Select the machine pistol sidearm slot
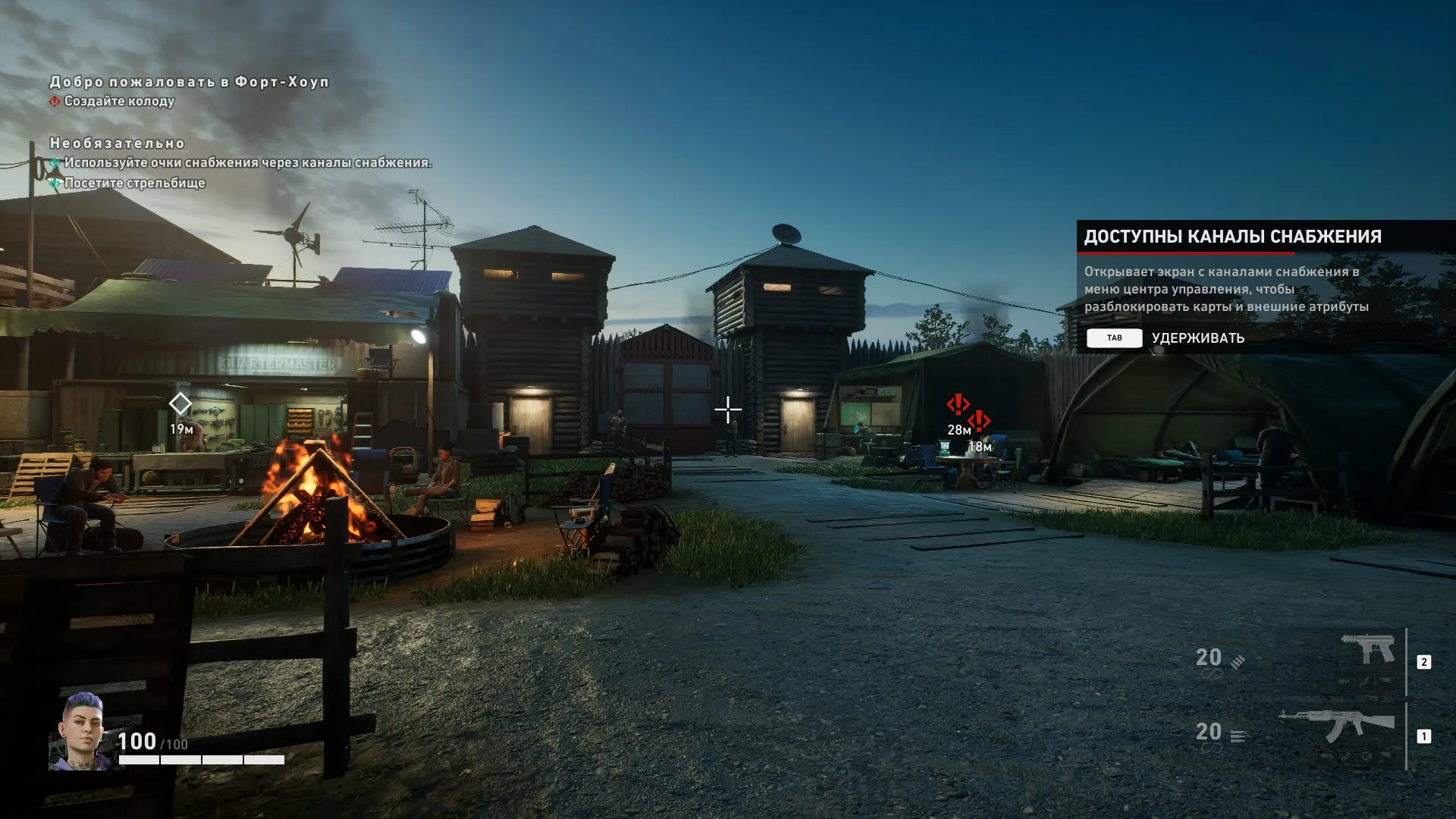The image size is (1456, 819). coord(1367,651)
